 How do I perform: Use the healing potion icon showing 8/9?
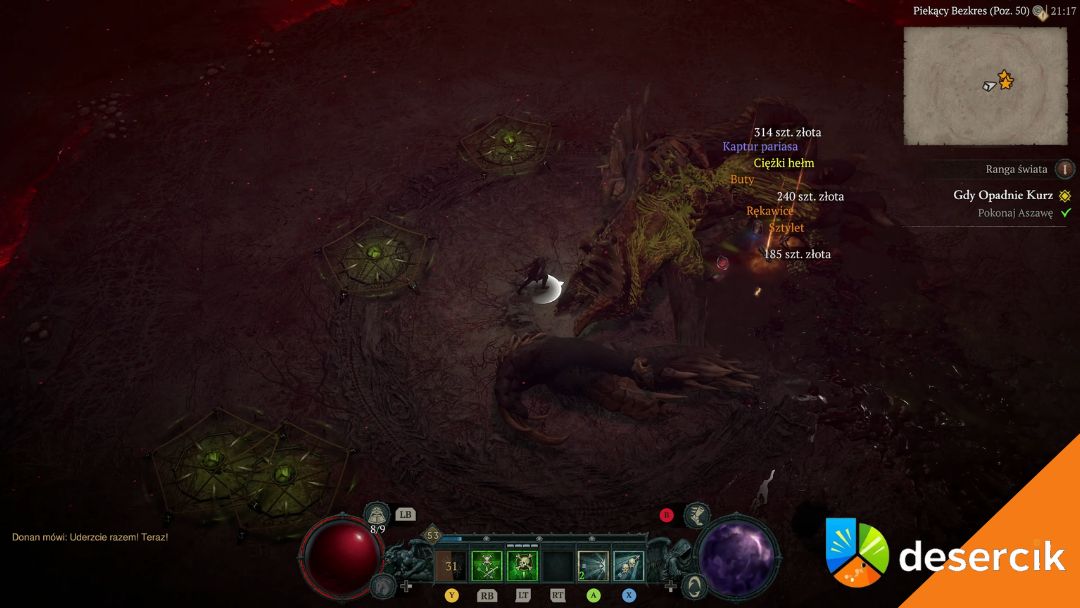click(377, 514)
